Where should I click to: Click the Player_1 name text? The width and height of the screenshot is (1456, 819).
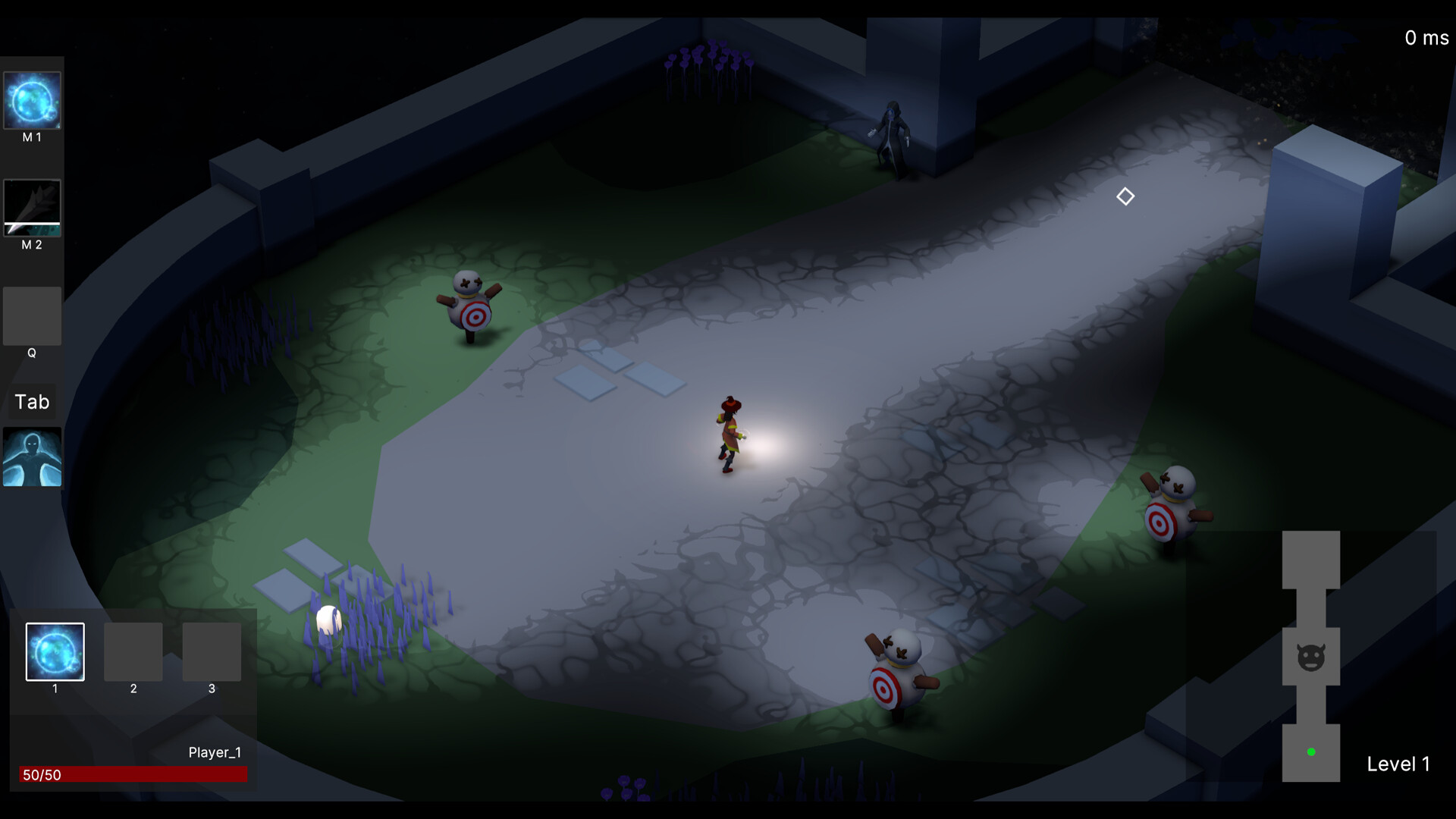click(215, 752)
